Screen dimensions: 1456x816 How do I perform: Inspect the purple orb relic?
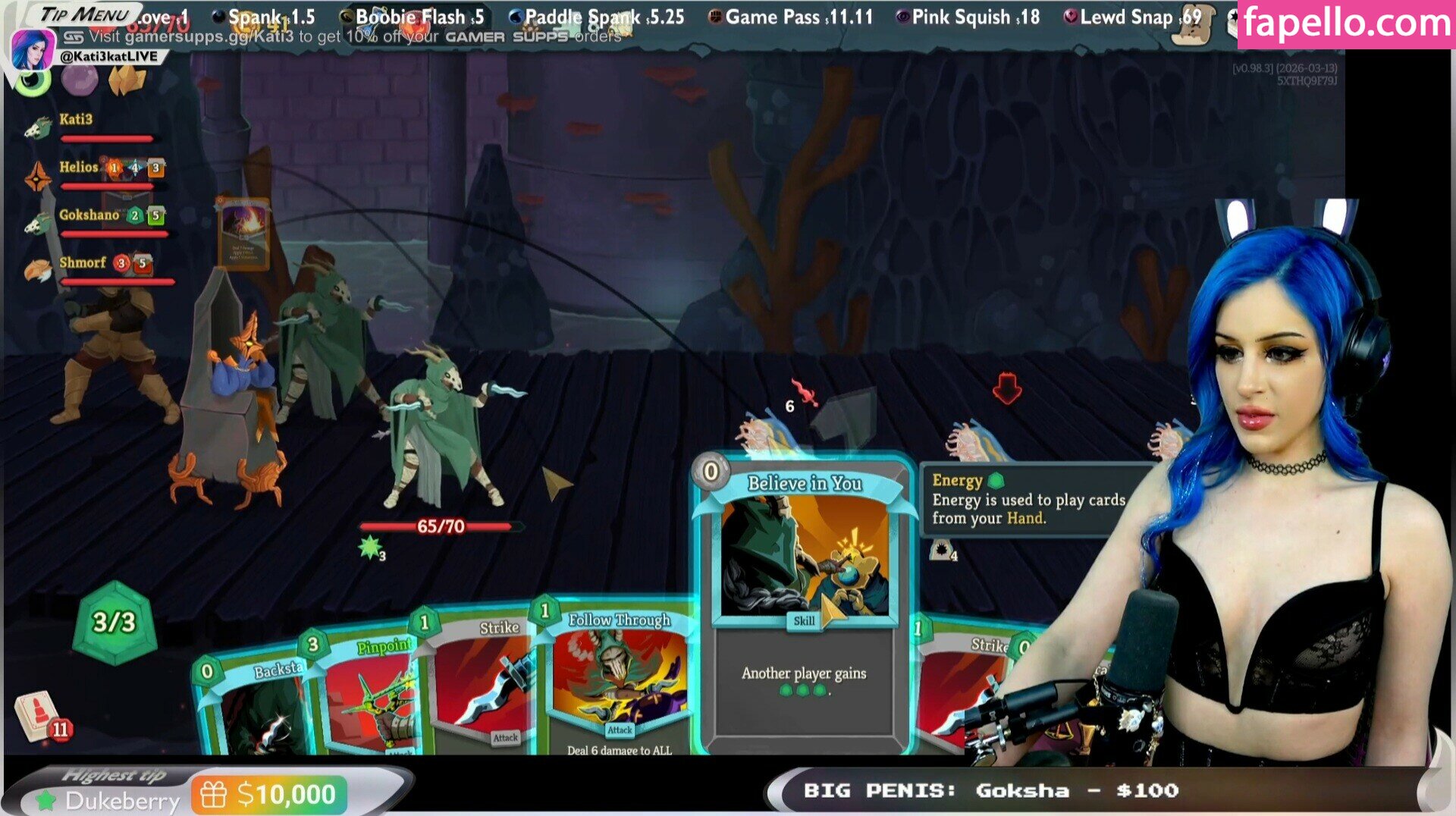pyautogui.click(x=80, y=80)
